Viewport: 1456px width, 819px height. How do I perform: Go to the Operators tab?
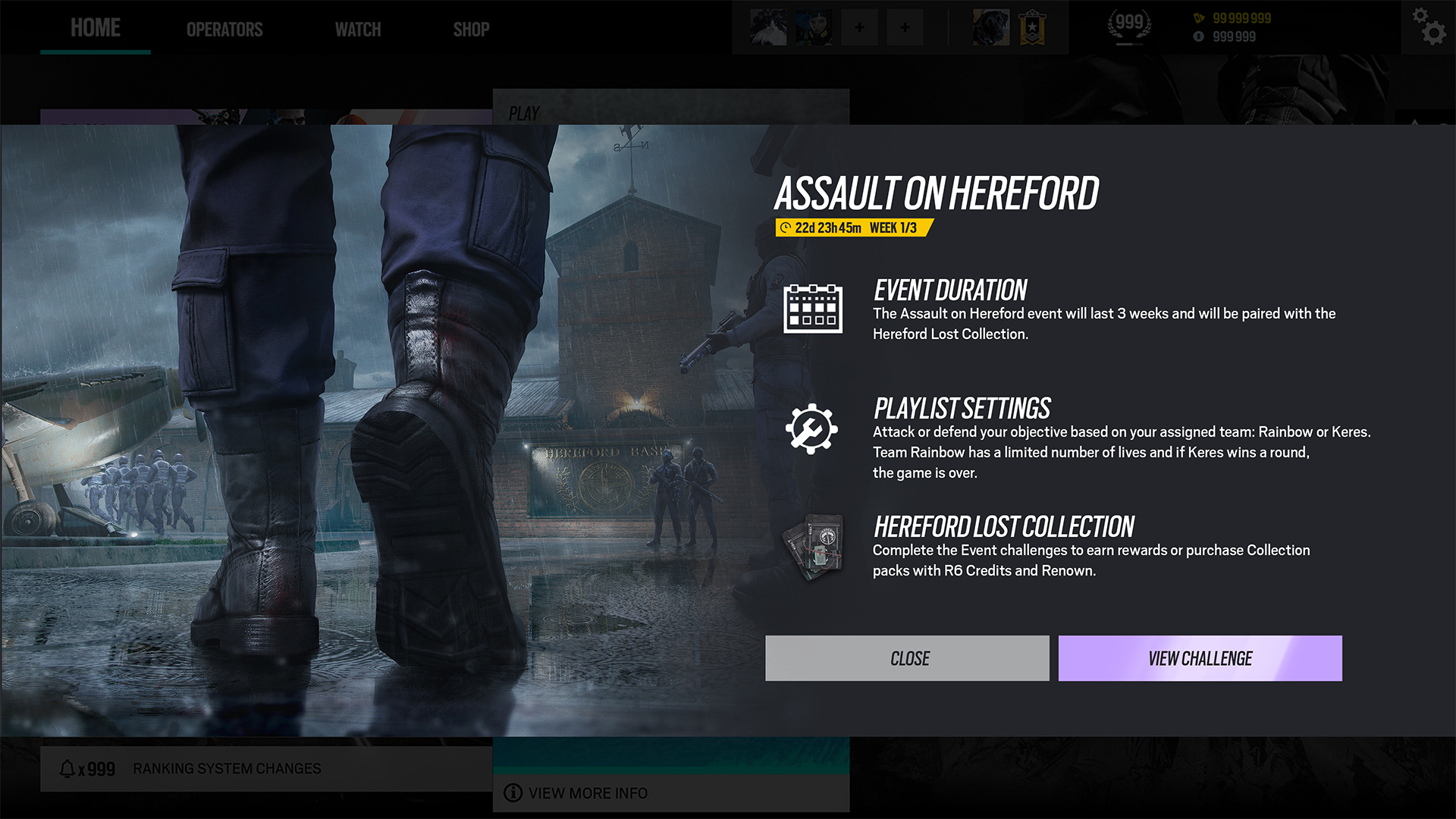click(224, 30)
